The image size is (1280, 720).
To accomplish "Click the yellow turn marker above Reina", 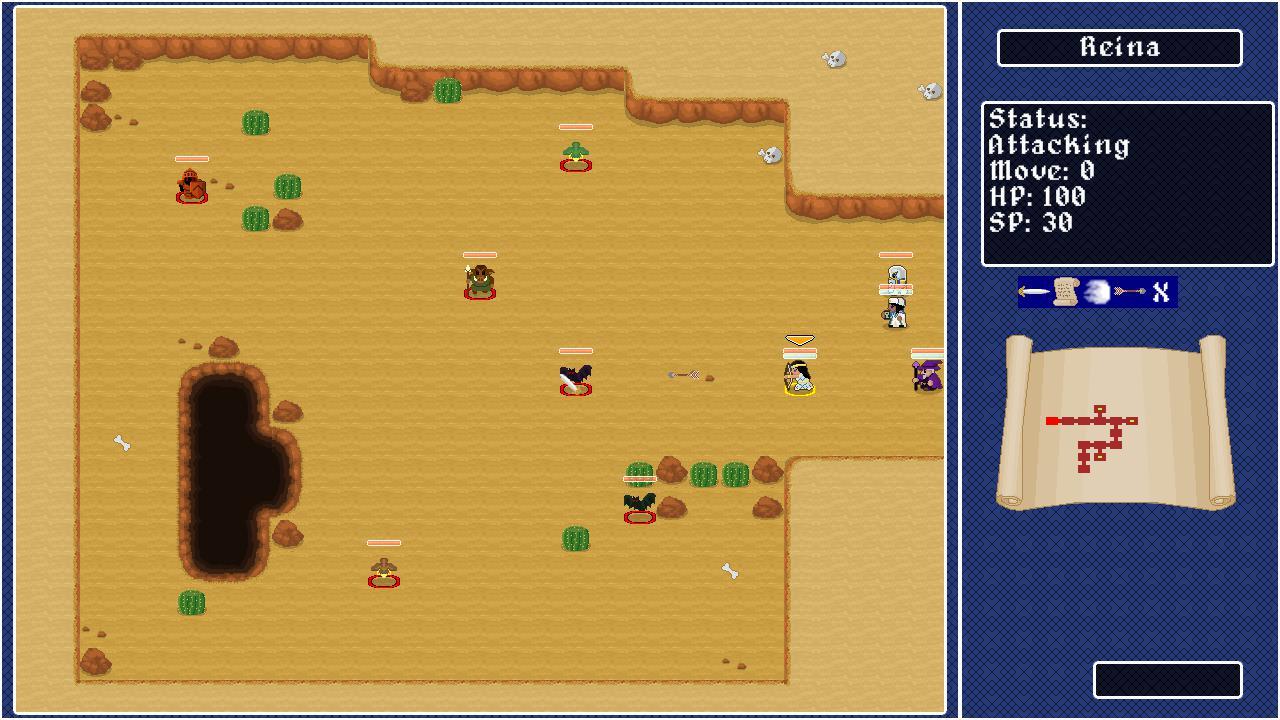I will [798, 340].
